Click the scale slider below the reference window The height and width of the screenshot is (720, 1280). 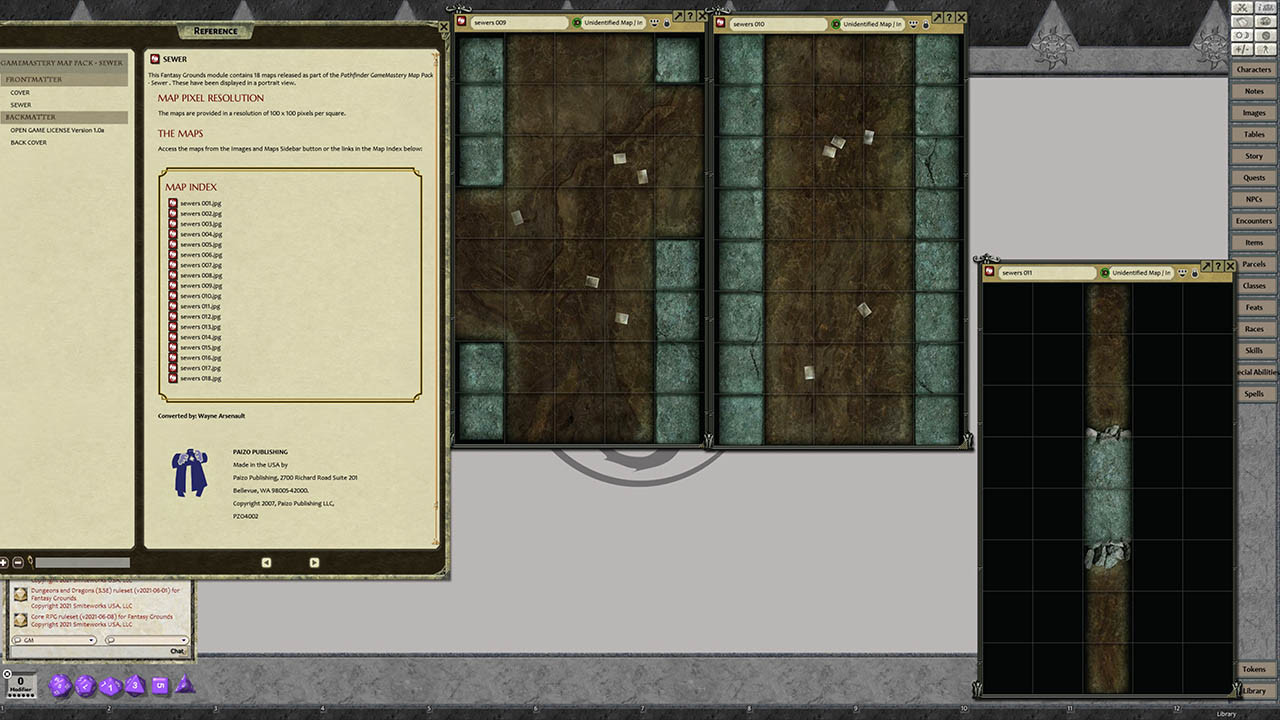pyautogui.click(x=82, y=562)
